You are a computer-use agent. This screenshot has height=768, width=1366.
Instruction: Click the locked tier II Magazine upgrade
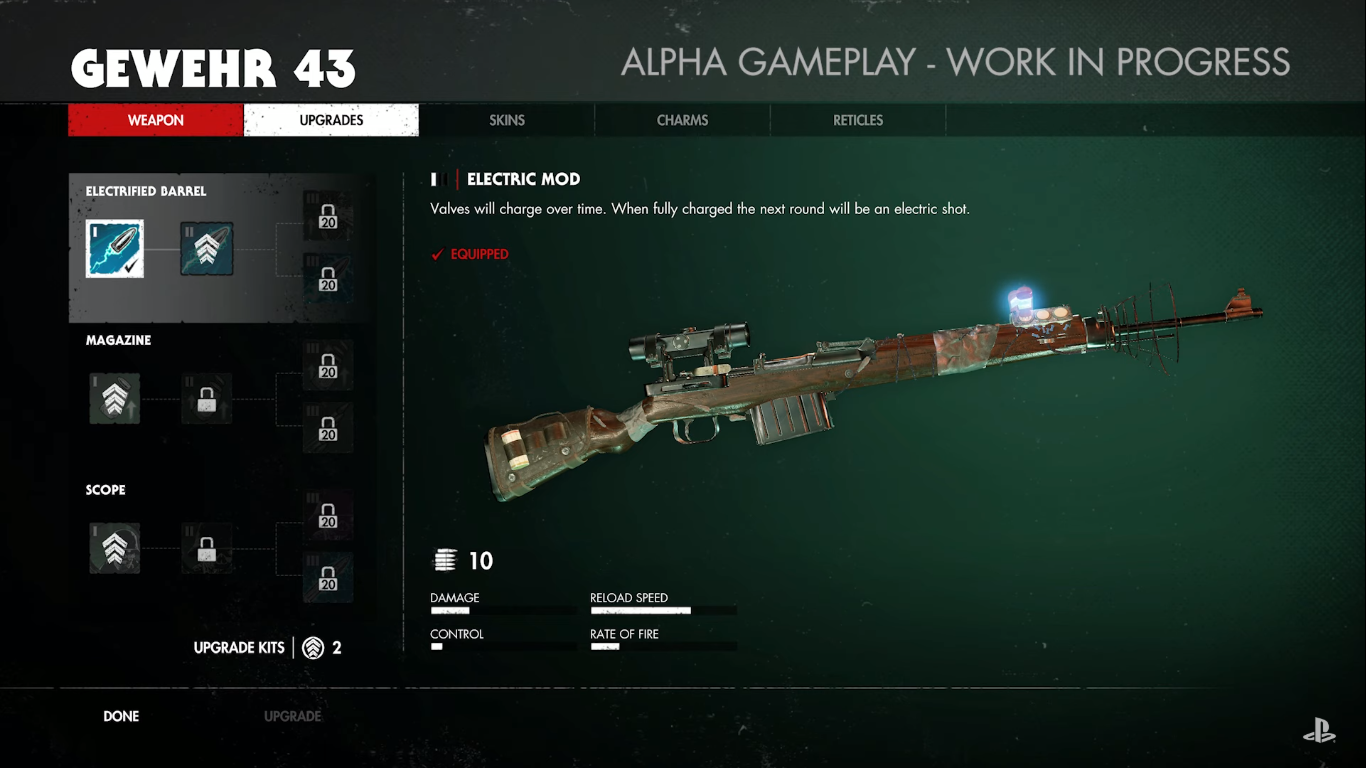(x=207, y=398)
